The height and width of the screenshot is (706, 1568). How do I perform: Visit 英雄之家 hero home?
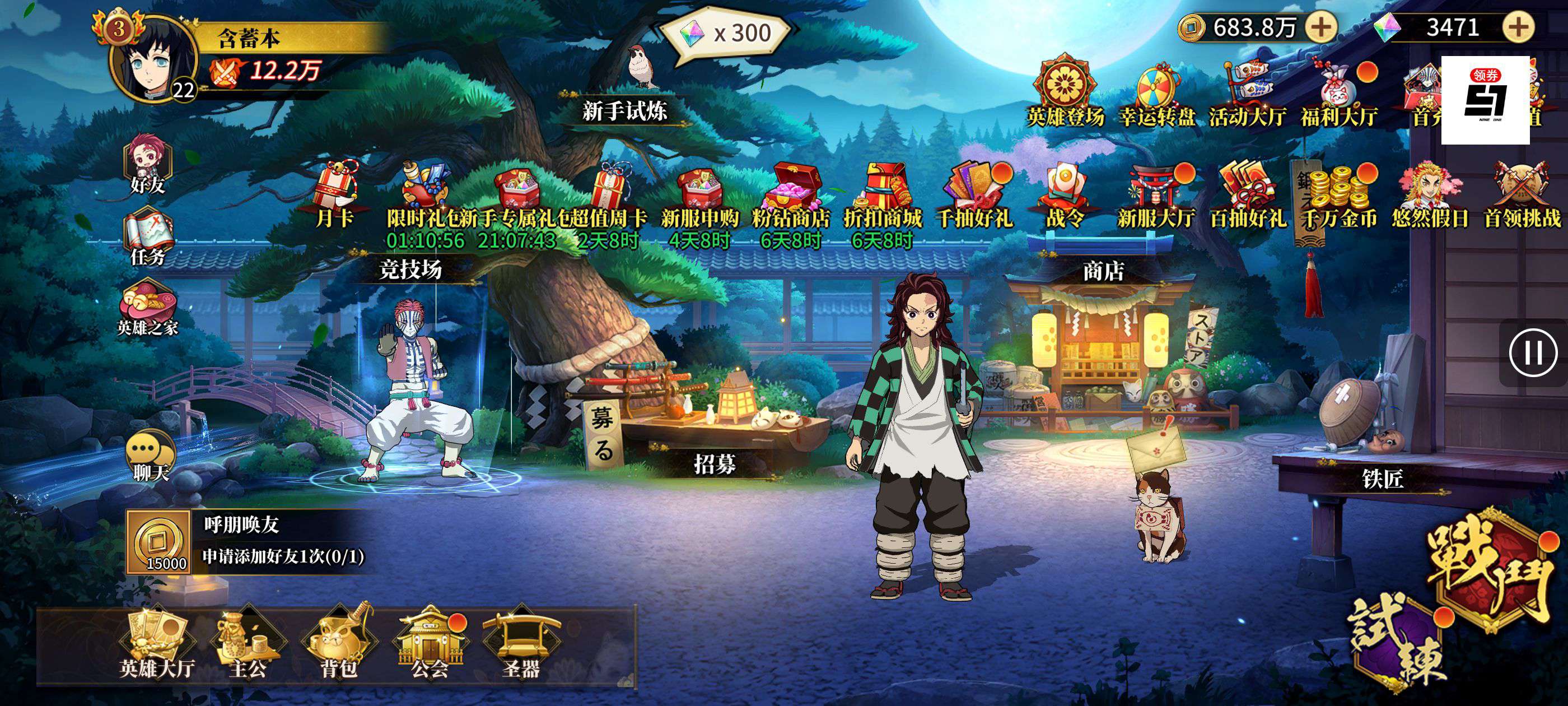[148, 308]
